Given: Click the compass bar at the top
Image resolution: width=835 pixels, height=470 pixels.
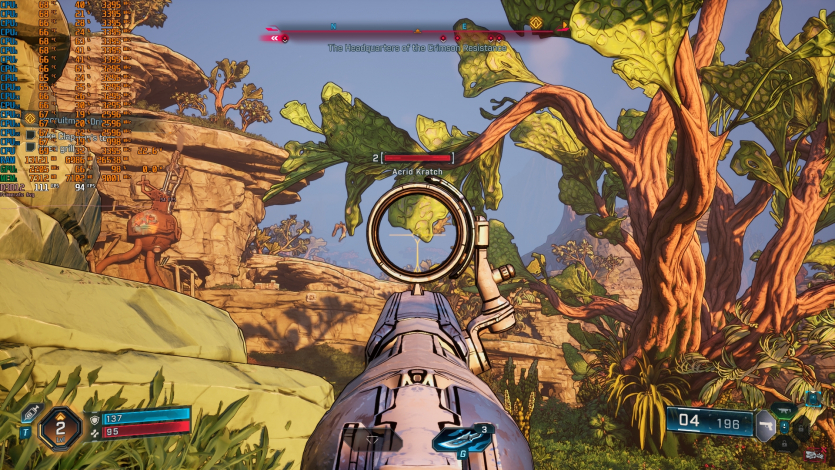Looking at the screenshot, I should [420, 33].
